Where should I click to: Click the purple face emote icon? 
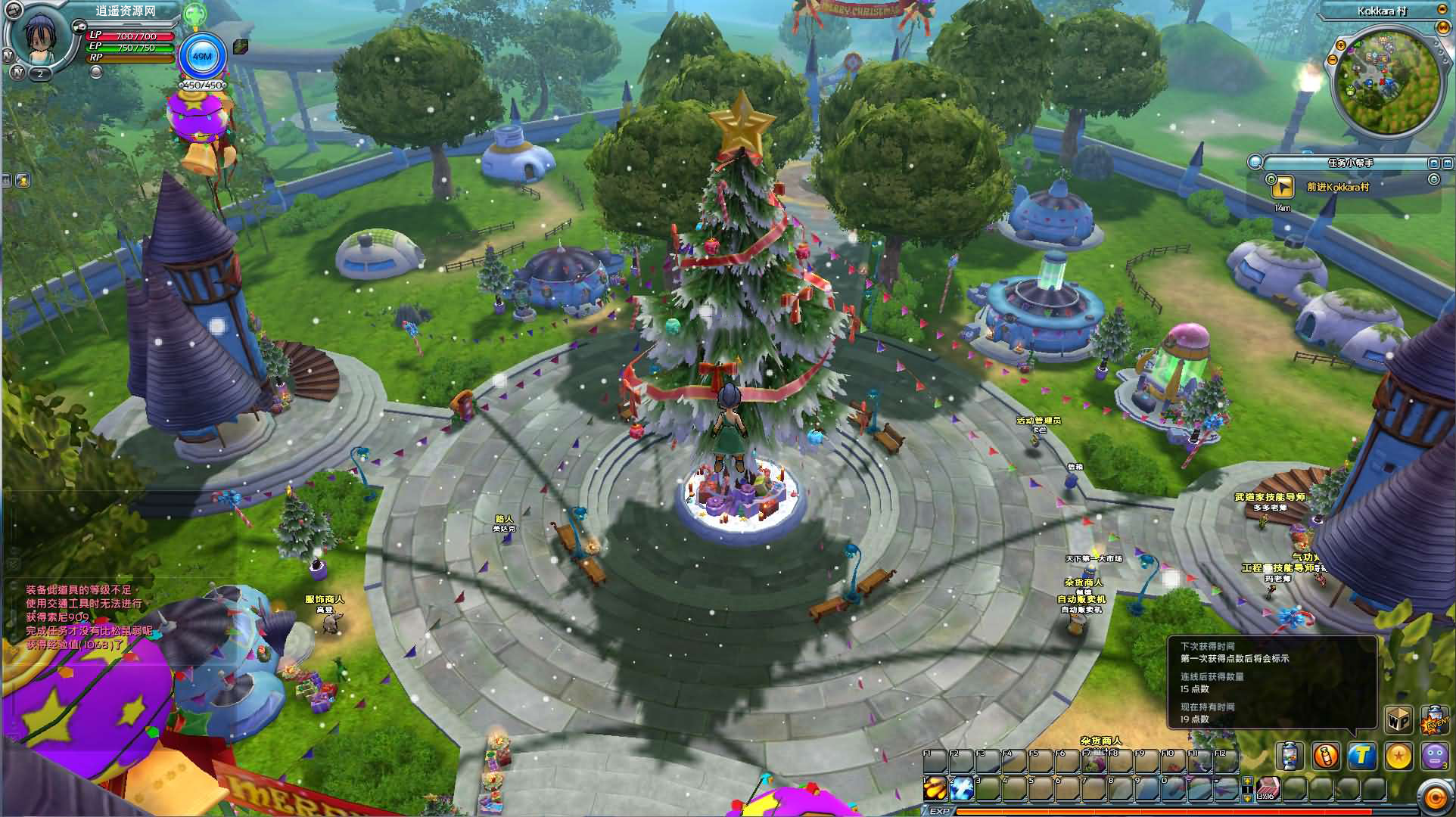(x=1435, y=756)
